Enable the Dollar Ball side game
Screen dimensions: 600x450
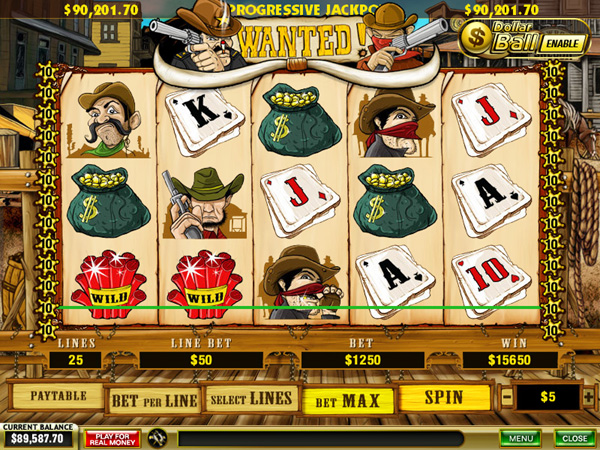[563, 44]
